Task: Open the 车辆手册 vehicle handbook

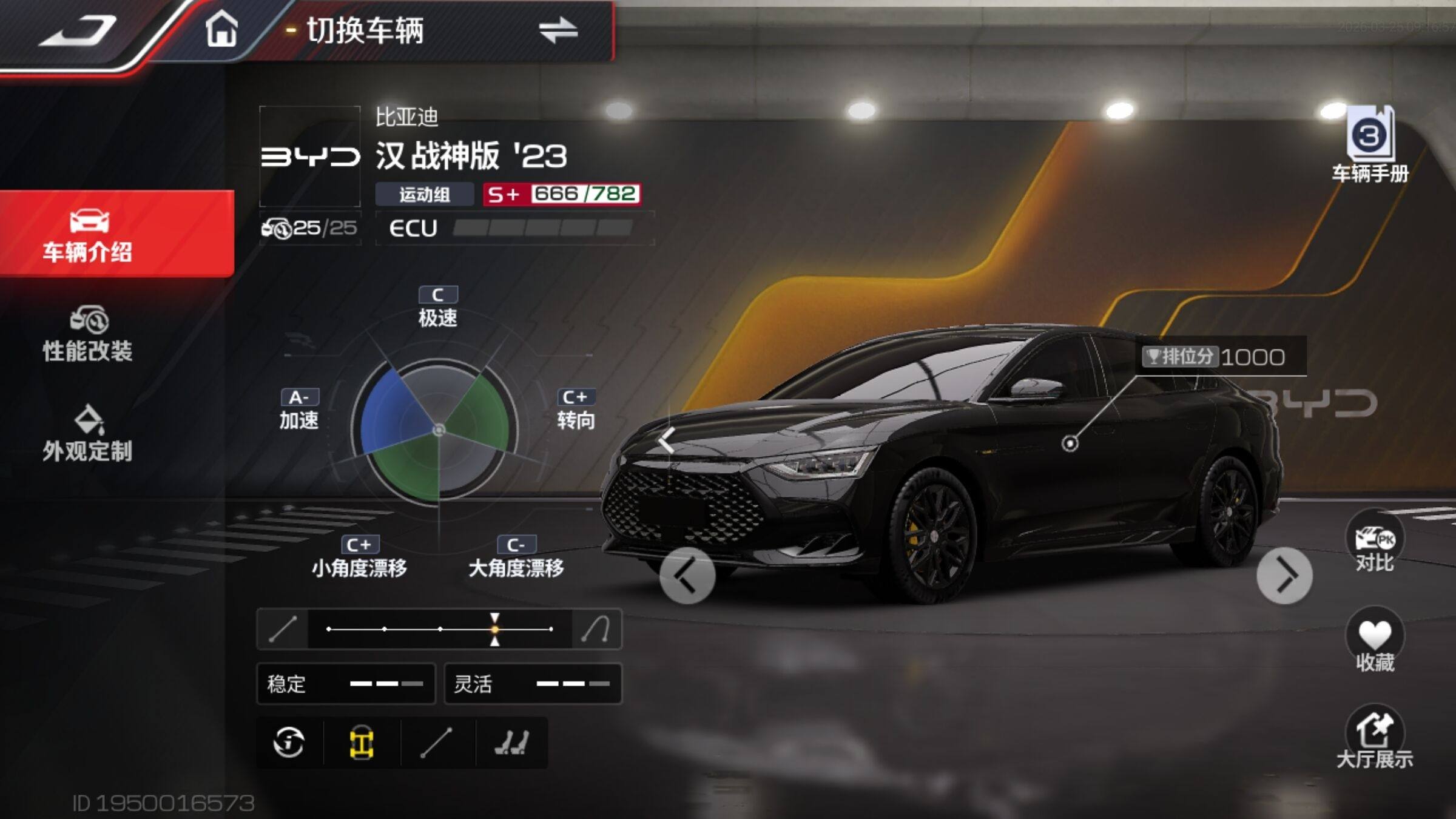Action: [1370, 144]
